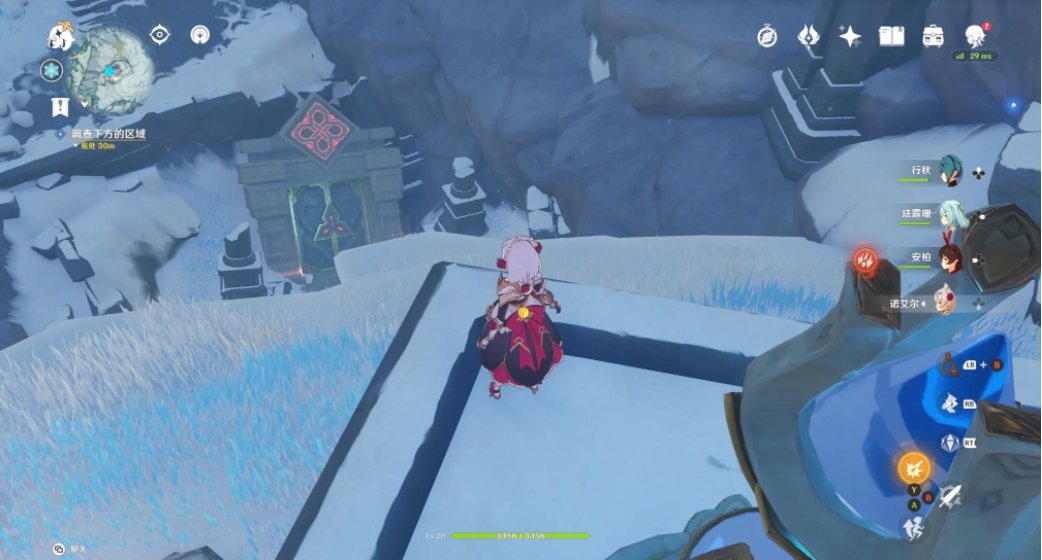Open the winged battle pass icon
The width and height of the screenshot is (1042, 560).
[808, 37]
